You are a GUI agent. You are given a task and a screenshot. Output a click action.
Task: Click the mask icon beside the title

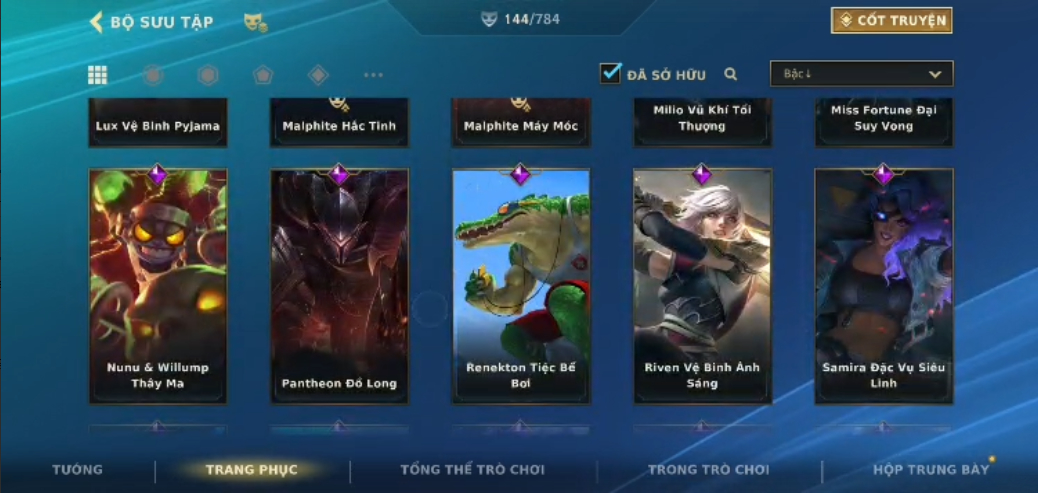[255, 22]
